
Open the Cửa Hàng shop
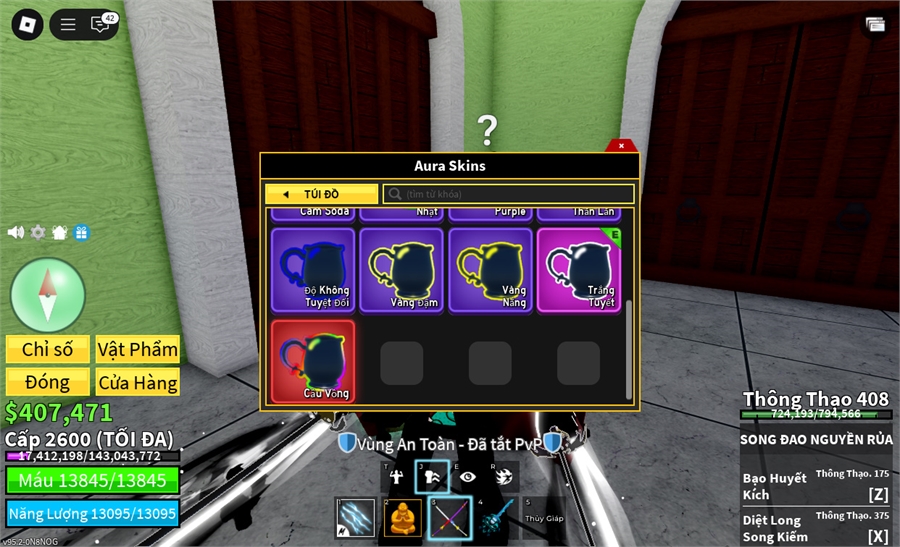(138, 382)
